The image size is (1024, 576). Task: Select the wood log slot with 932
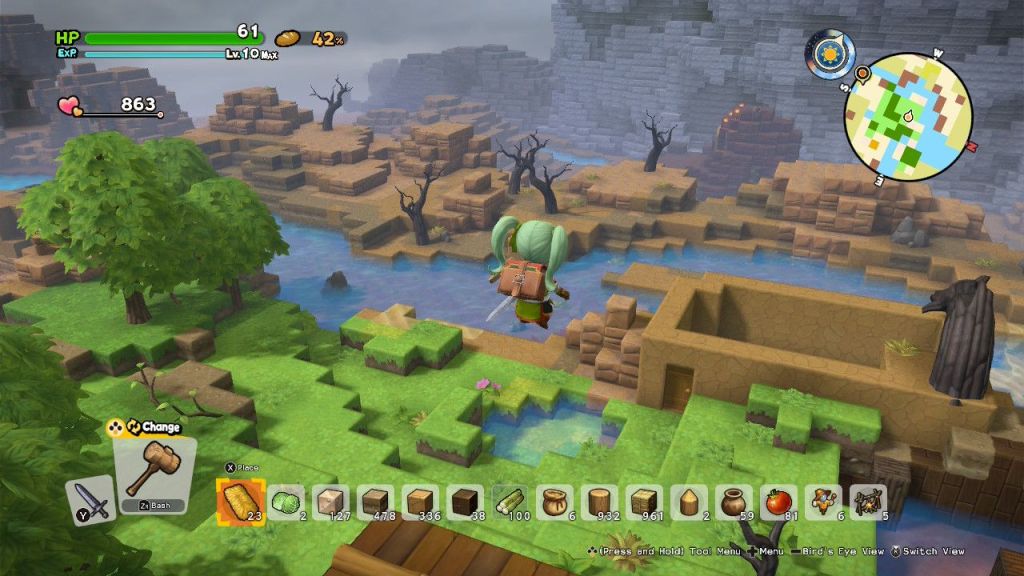(x=600, y=501)
